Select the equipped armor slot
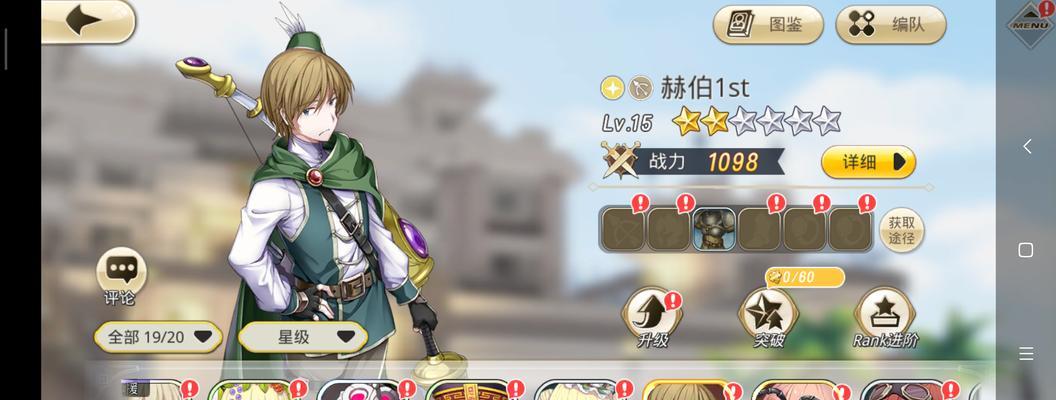Screen dimensions: 1056x400 714,229
